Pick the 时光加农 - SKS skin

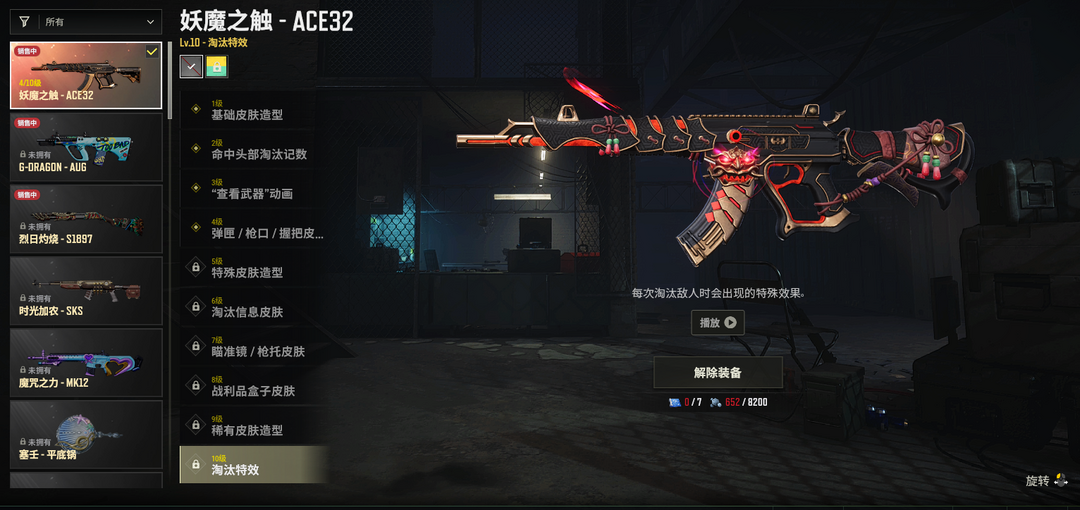(x=86, y=291)
